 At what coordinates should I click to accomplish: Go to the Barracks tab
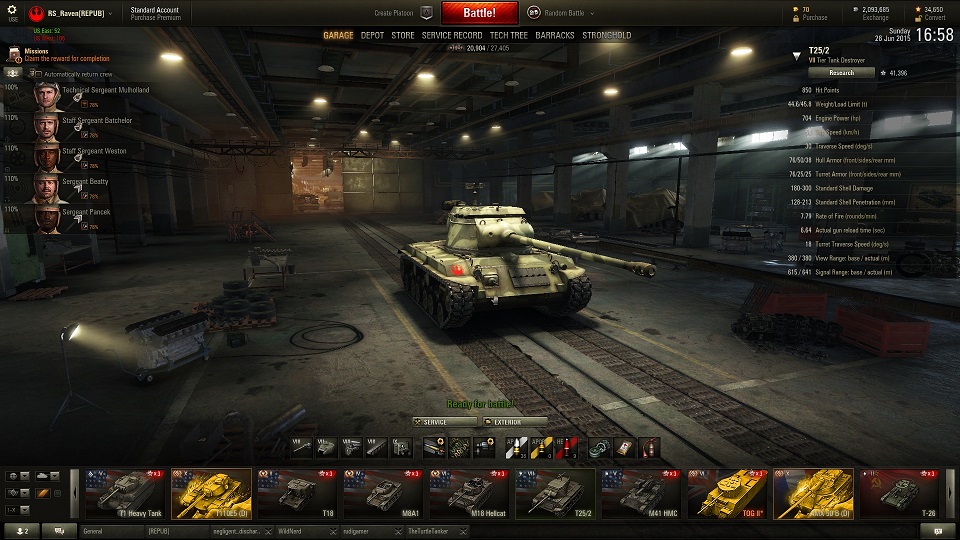tap(554, 35)
